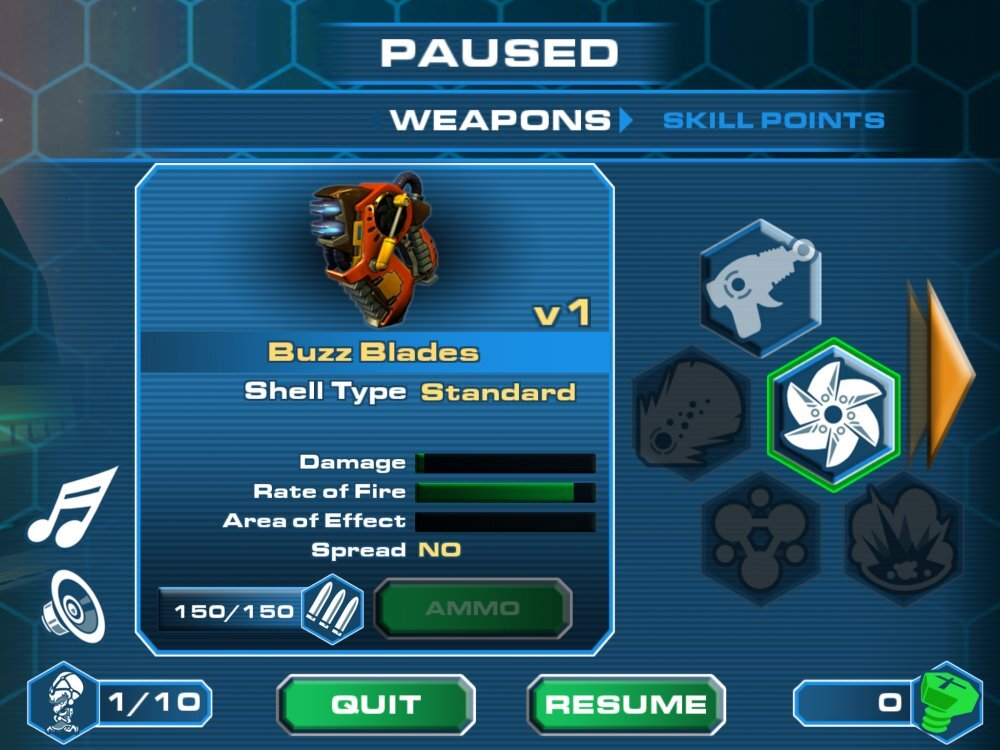Select the locked meteor weapon hexagon
The width and height of the screenshot is (1000, 750).
click(x=690, y=412)
